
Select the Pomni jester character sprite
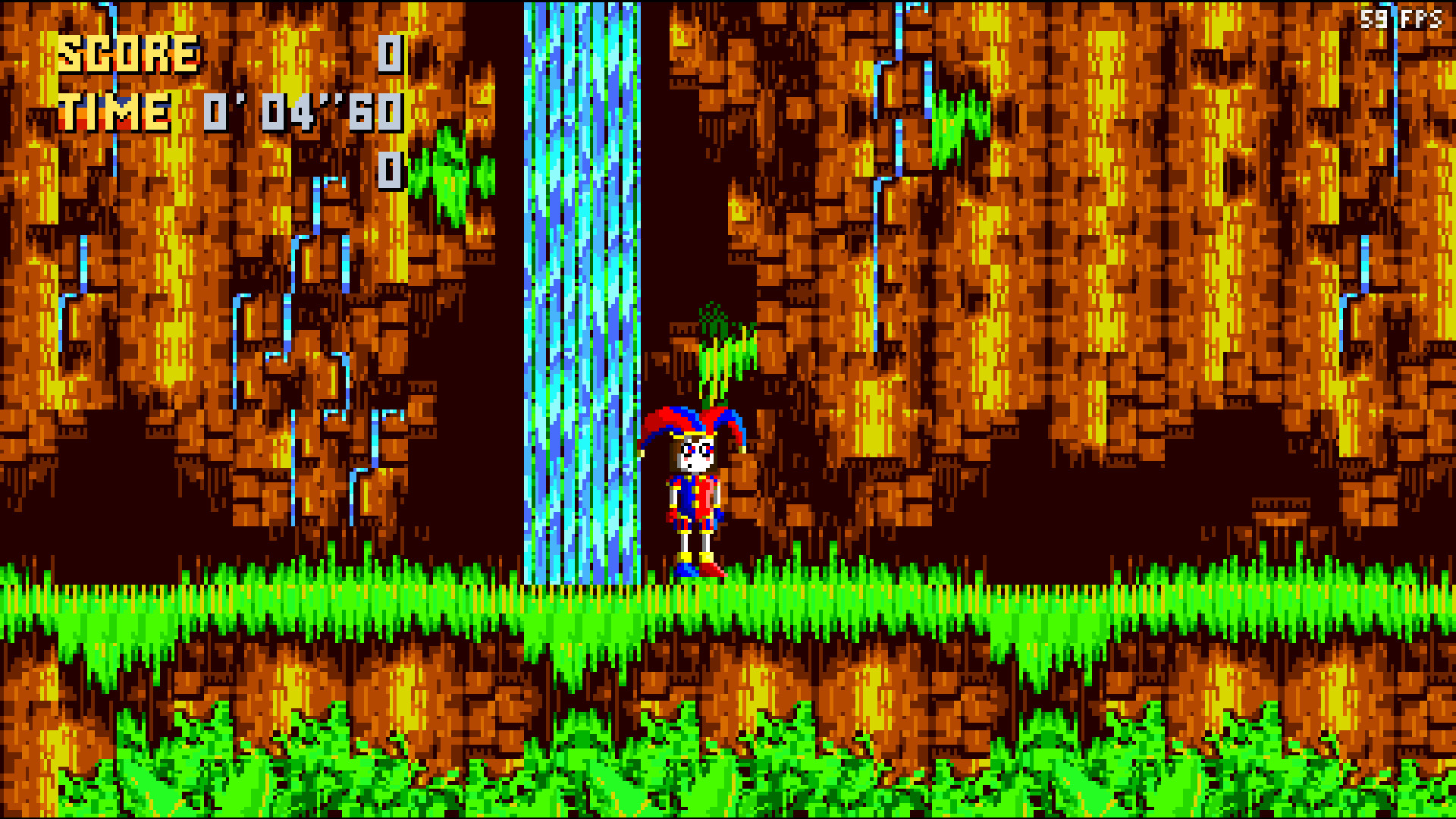tap(694, 493)
